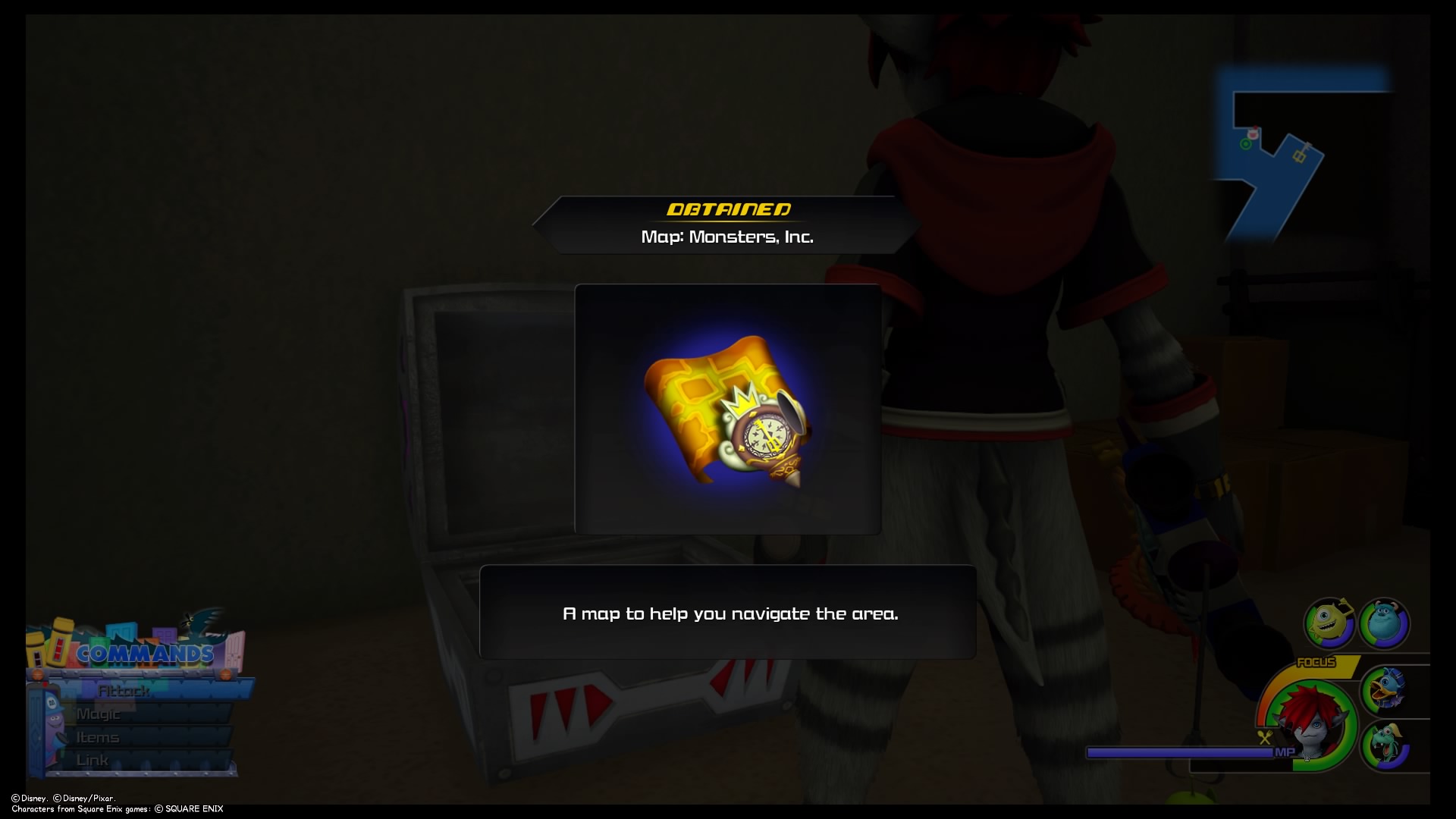The height and width of the screenshot is (819, 1456).
Task: Toggle the treasure chest marker on minimap
Action: click(1299, 156)
